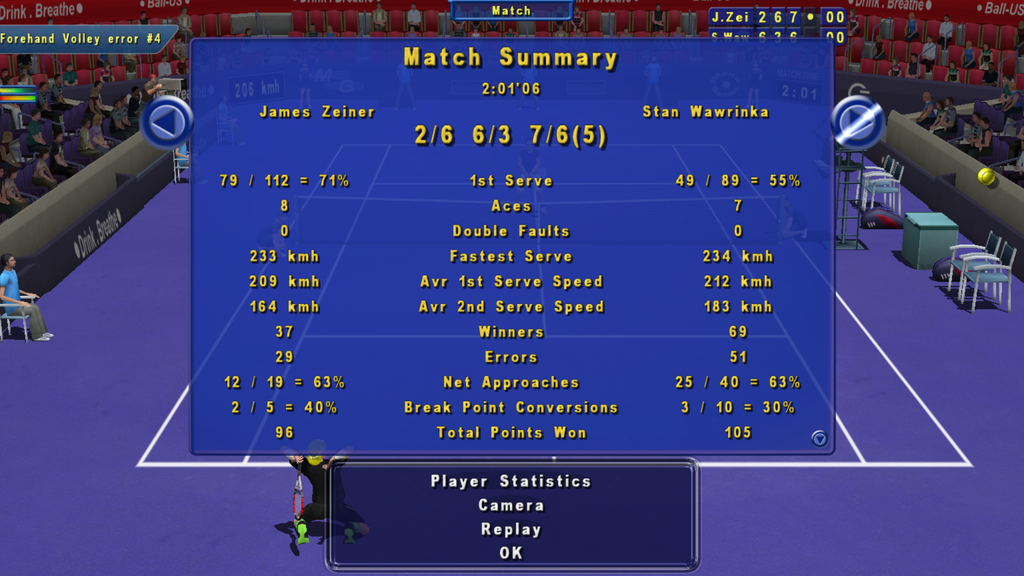Click the left arrow round button
The image size is (1024, 576).
[166, 123]
